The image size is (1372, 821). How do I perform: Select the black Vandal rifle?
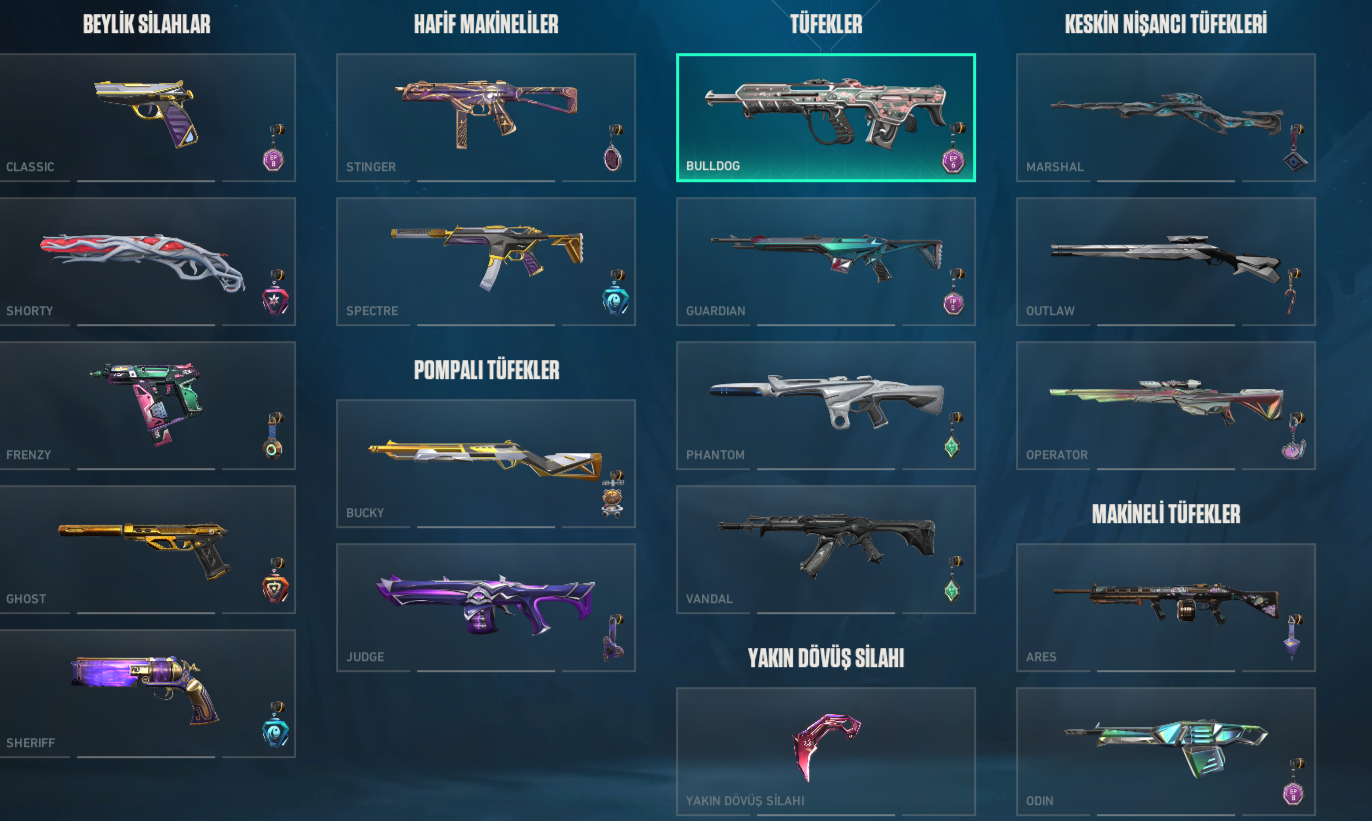826,548
